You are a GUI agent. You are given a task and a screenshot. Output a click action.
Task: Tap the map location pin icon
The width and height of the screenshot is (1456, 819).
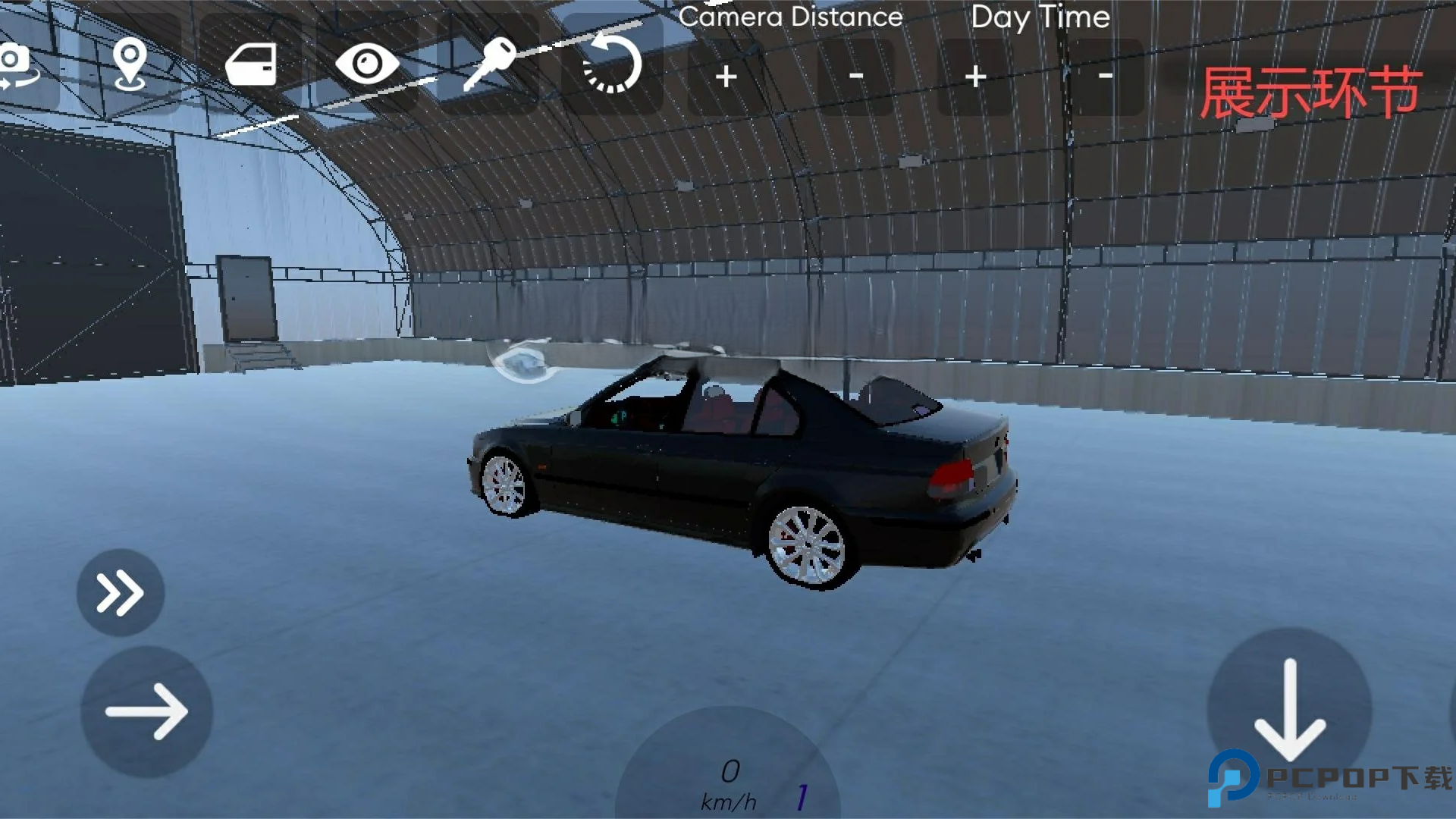click(130, 66)
